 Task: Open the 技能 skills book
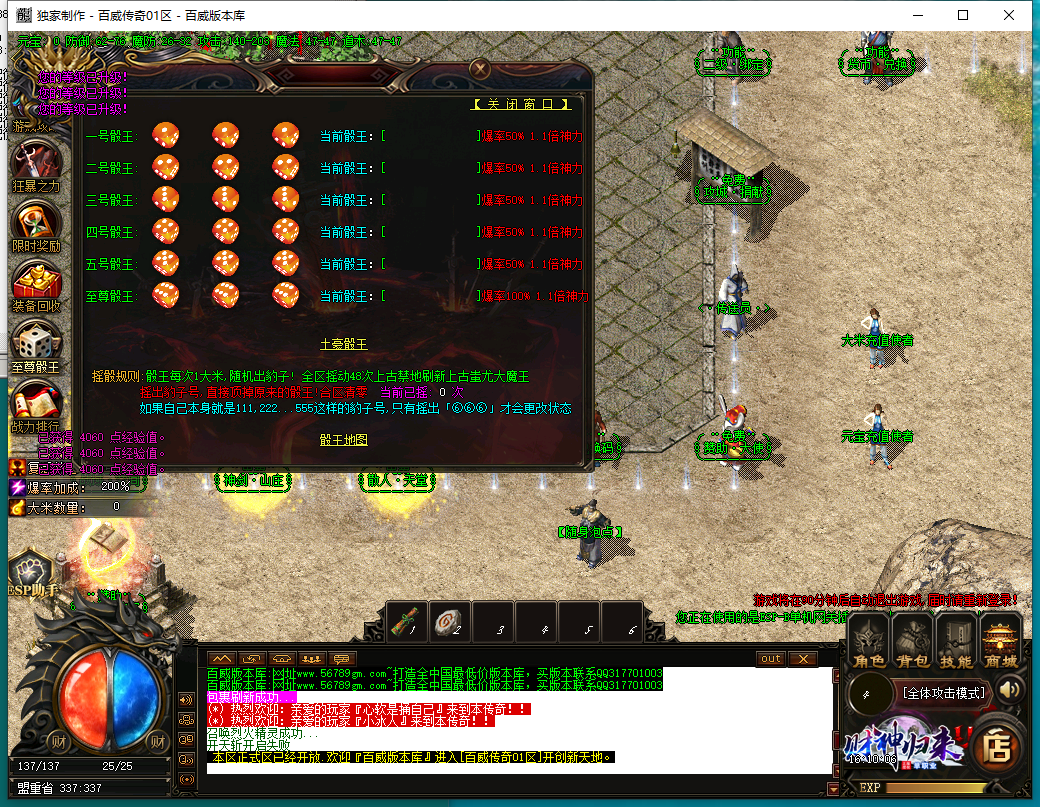pos(956,640)
